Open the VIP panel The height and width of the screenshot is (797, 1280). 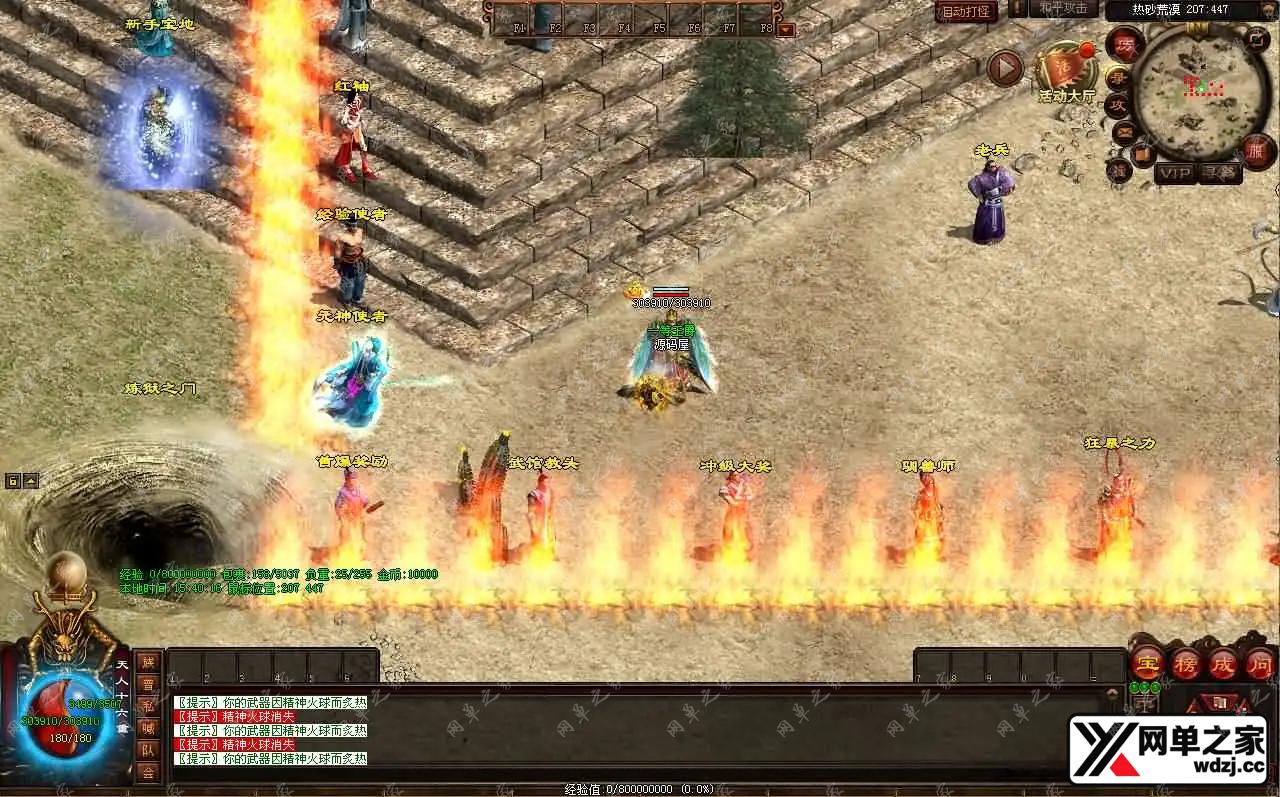tap(1175, 173)
